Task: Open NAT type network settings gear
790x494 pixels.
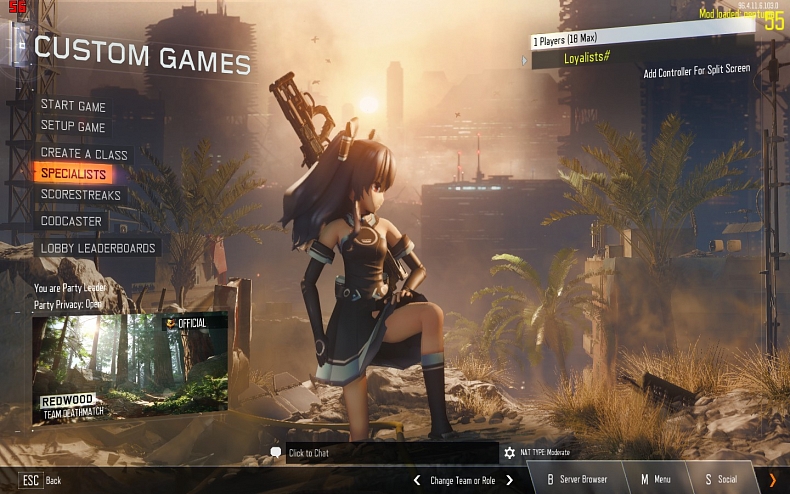Action: coord(509,453)
